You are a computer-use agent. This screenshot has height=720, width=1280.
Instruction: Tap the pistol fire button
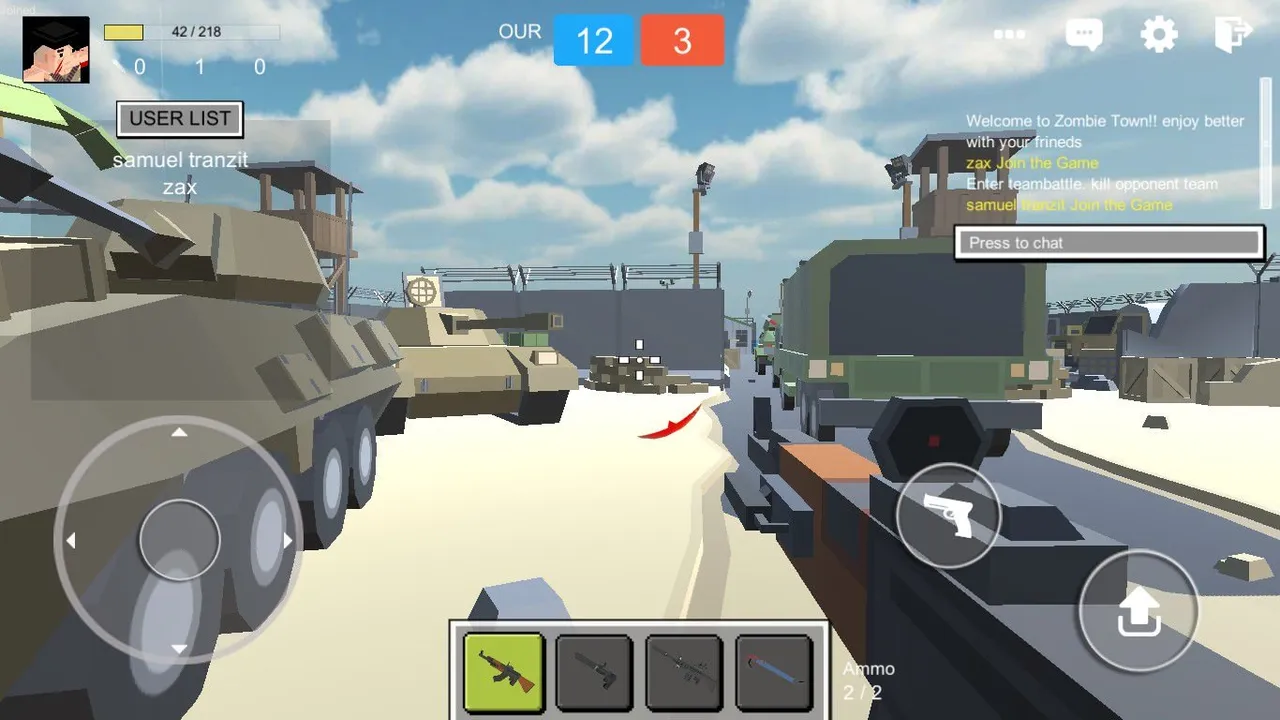(x=948, y=516)
